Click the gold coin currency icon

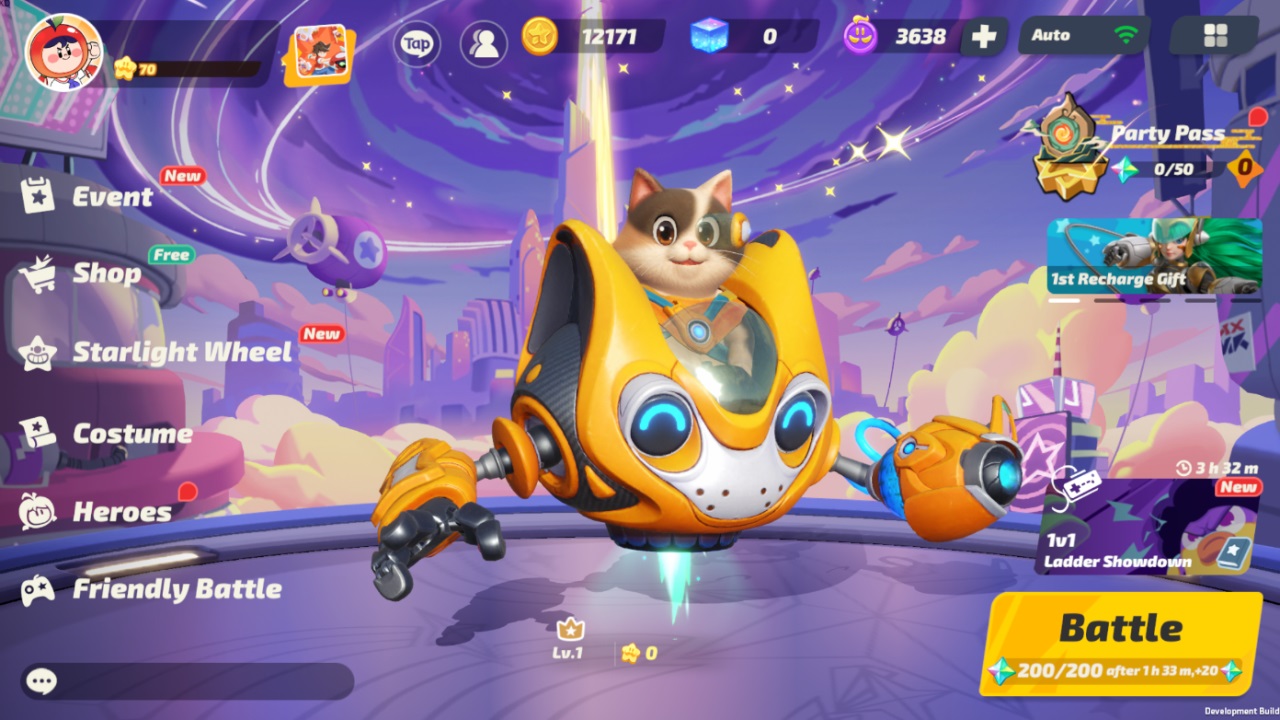(x=538, y=35)
